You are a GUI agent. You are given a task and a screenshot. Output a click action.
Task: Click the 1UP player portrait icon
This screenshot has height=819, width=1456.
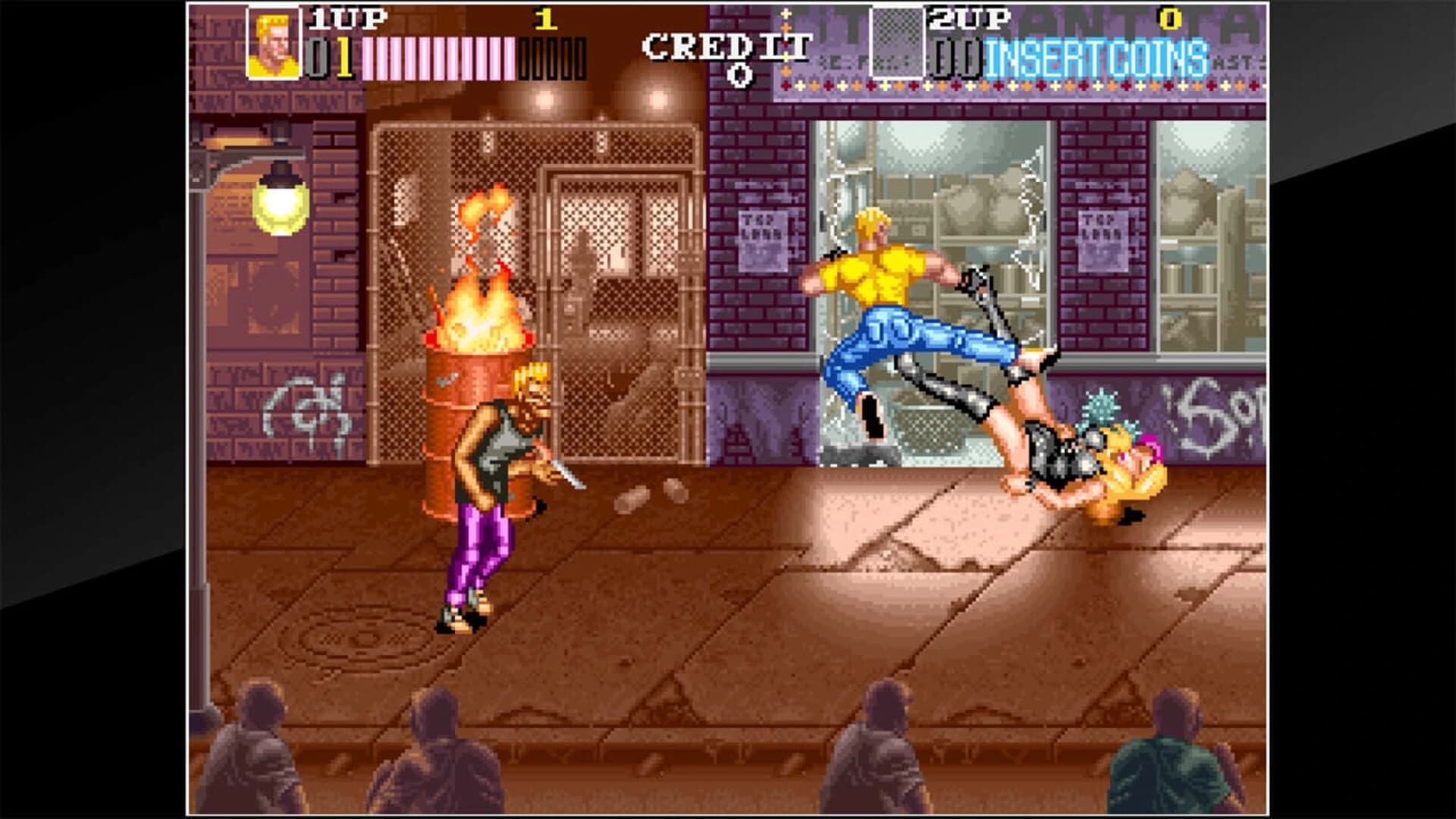click(273, 42)
